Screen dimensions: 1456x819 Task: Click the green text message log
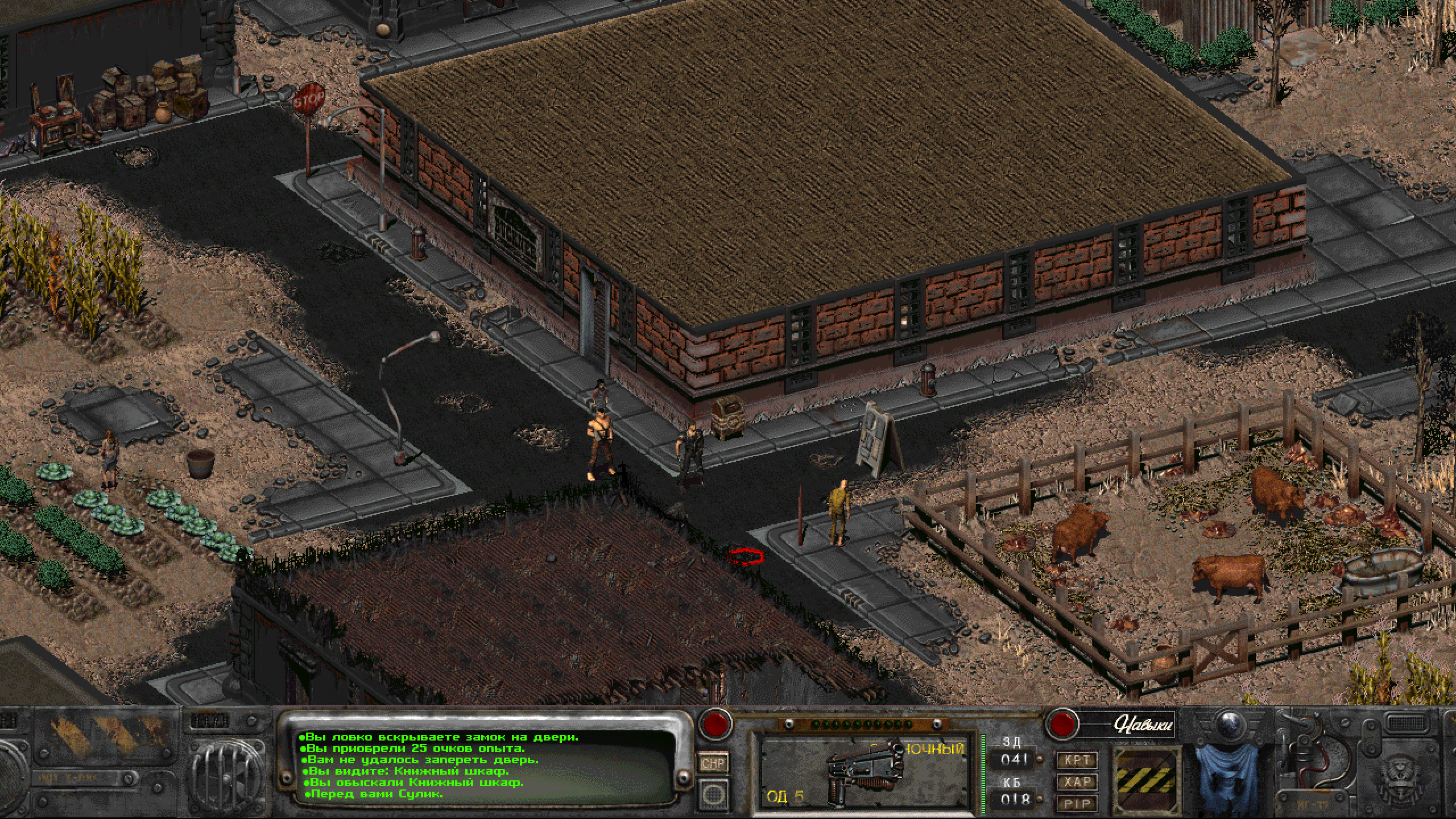point(478,765)
